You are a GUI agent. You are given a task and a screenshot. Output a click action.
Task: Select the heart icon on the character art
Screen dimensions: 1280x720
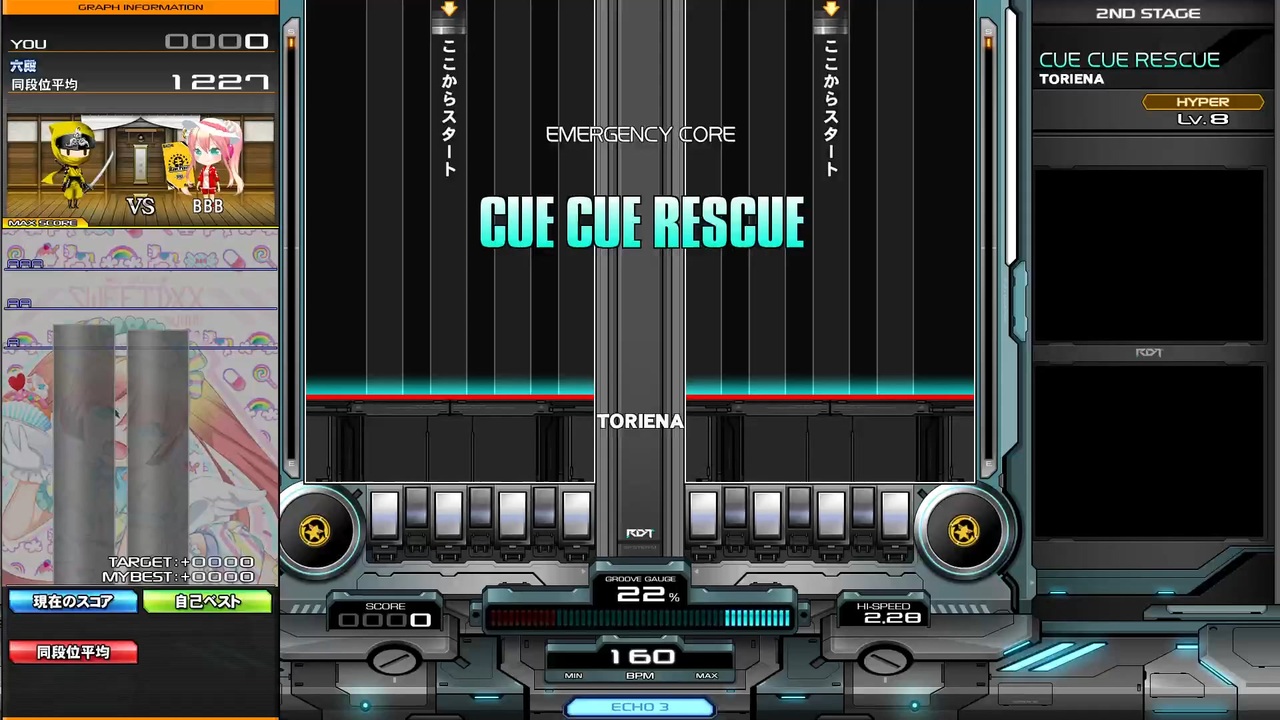[x=16, y=381]
